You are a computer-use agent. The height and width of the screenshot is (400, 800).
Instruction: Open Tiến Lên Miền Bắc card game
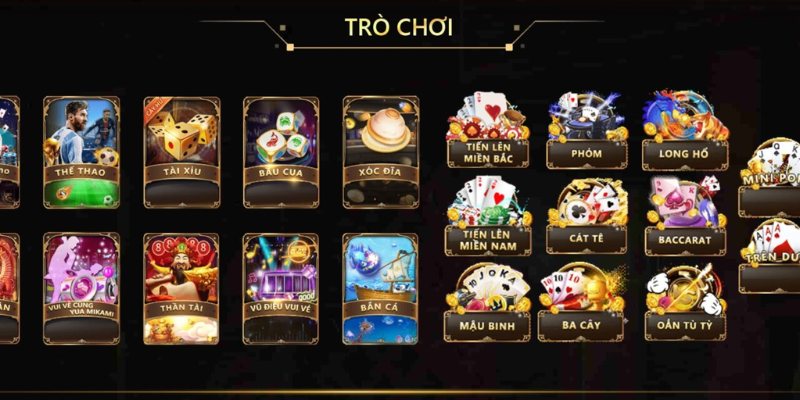click(x=488, y=132)
